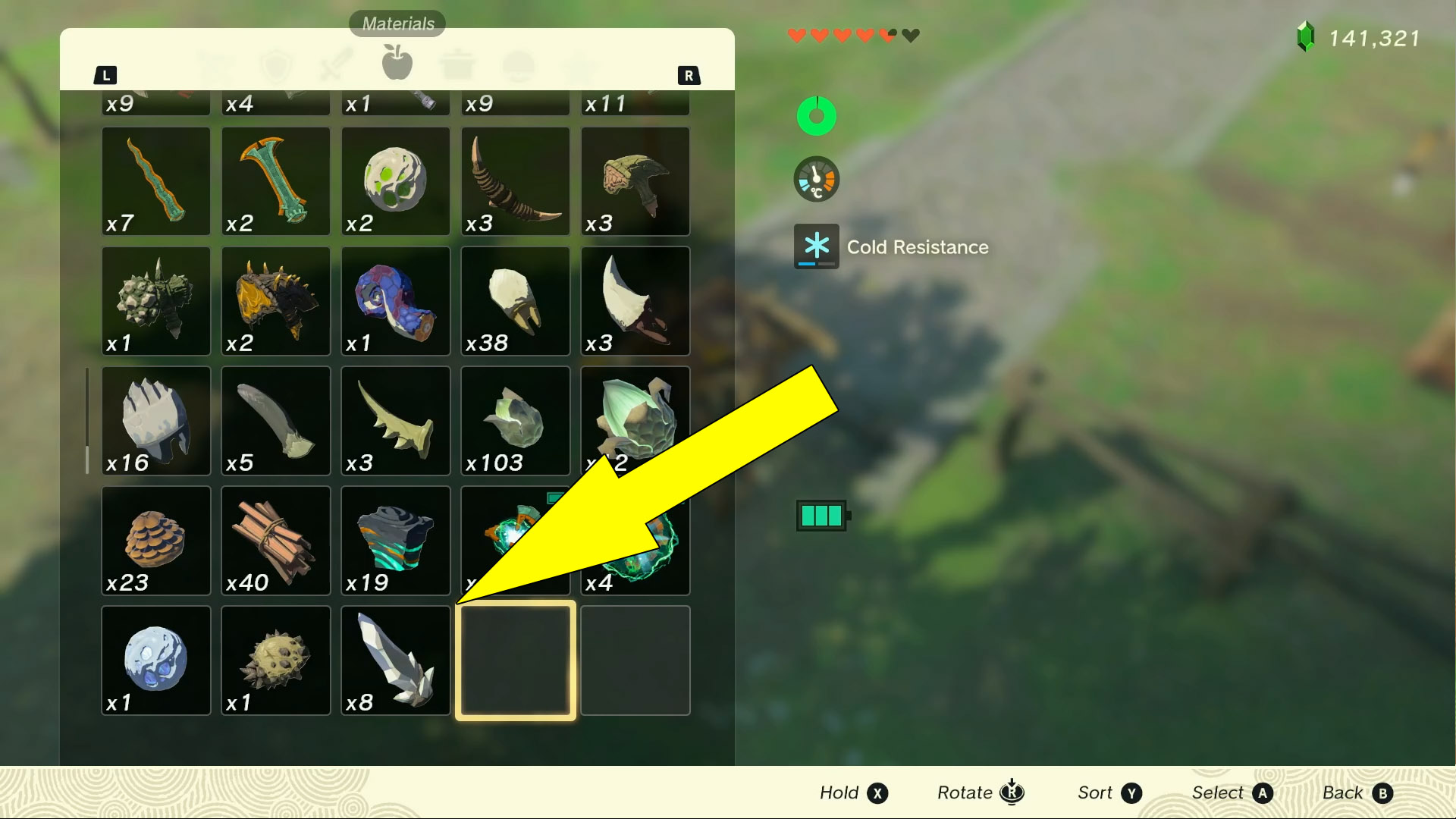The image size is (1456, 819).
Task: Sort the inventory with the Y button
Action: pos(1131,792)
